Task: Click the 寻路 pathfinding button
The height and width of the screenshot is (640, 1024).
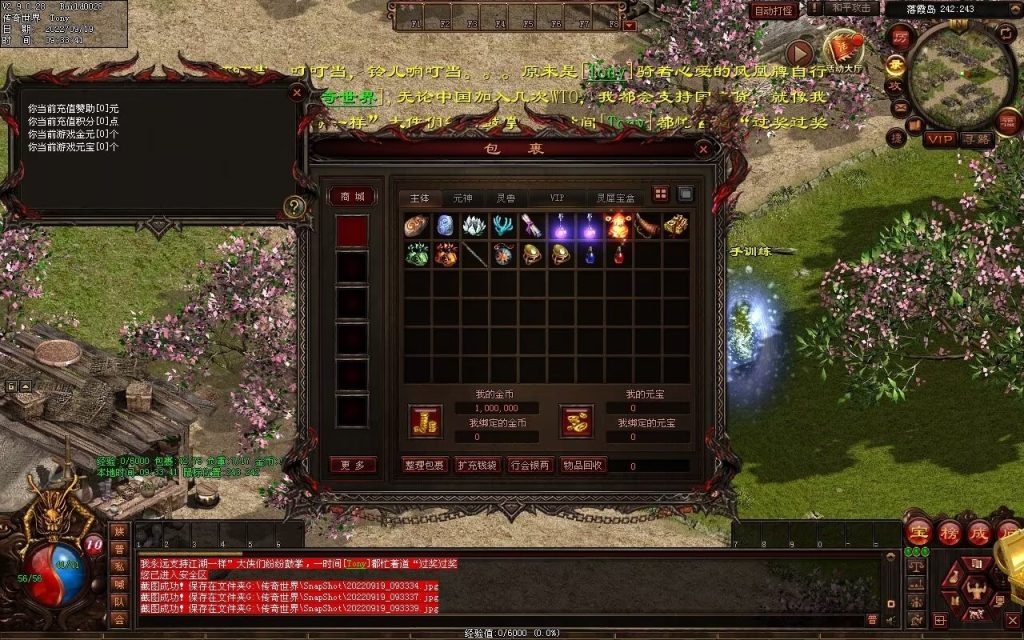Action: [975, 139]
